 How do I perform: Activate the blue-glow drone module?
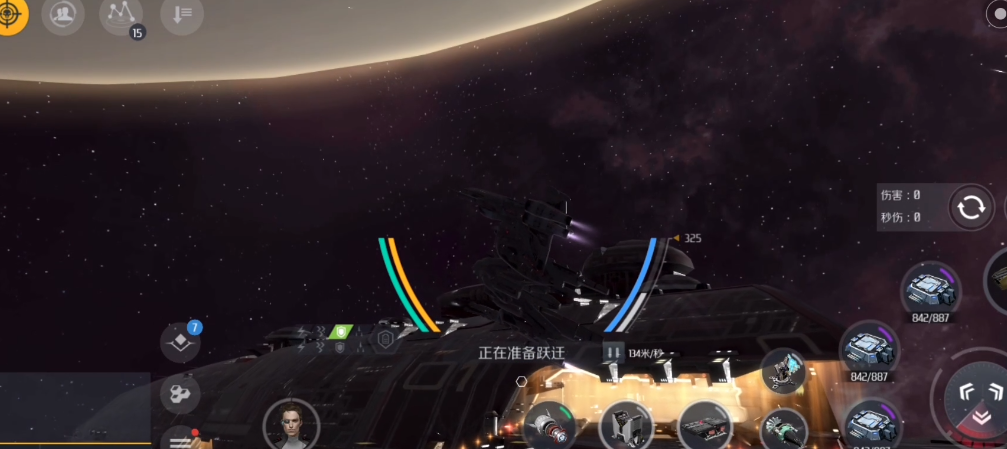[783, 371]
